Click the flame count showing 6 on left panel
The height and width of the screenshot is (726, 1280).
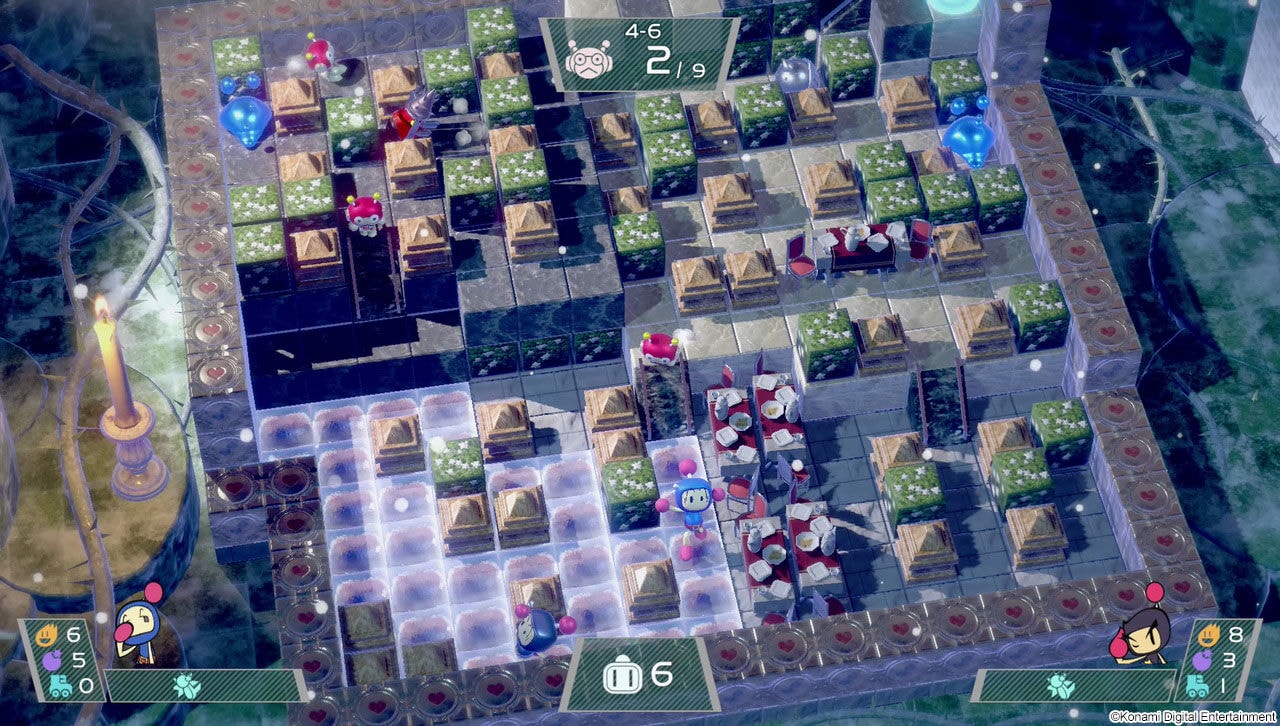click(x=72, y=635)
